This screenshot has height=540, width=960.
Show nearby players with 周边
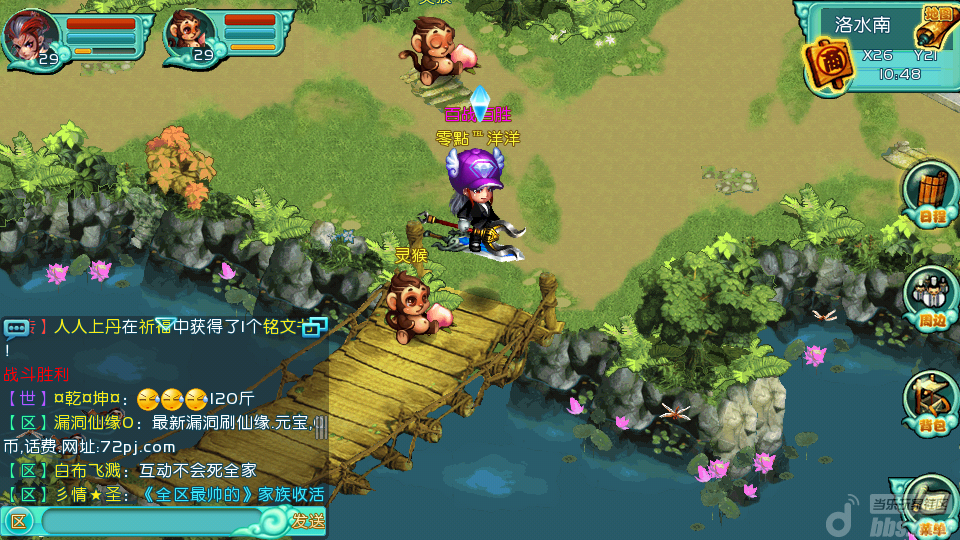[x=932, y=297]
